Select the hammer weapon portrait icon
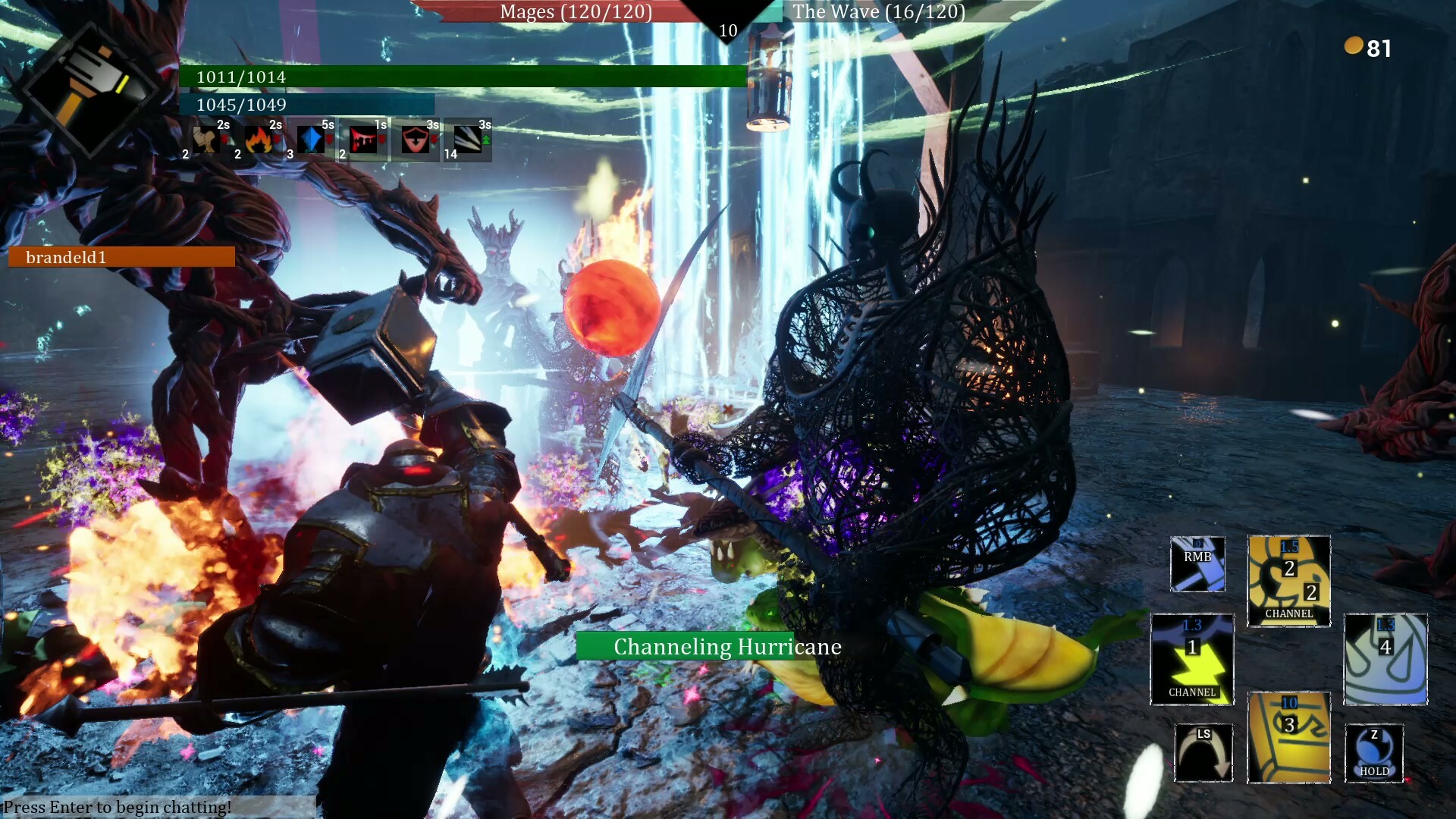The height and width of the screenshot is (819, 1456). (91, 89)
